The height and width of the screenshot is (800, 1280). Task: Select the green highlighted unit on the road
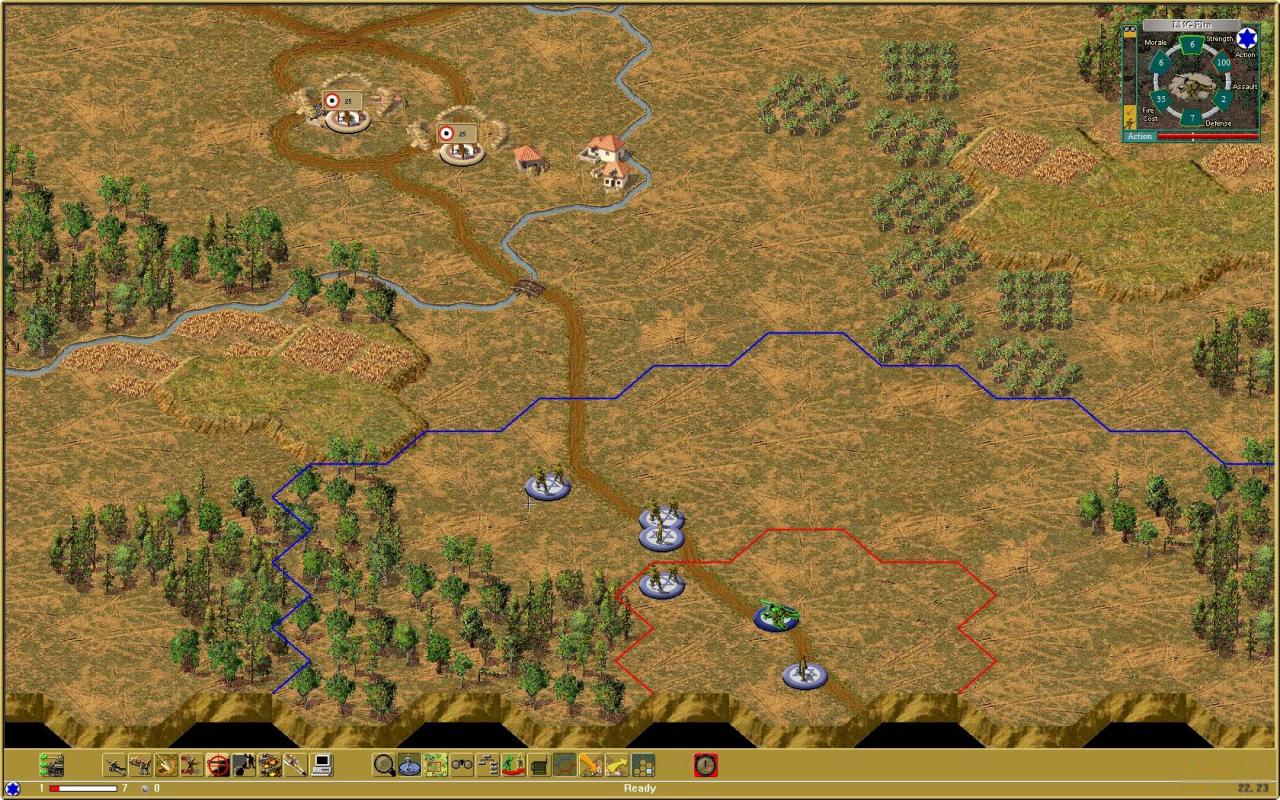coord(776,615)
